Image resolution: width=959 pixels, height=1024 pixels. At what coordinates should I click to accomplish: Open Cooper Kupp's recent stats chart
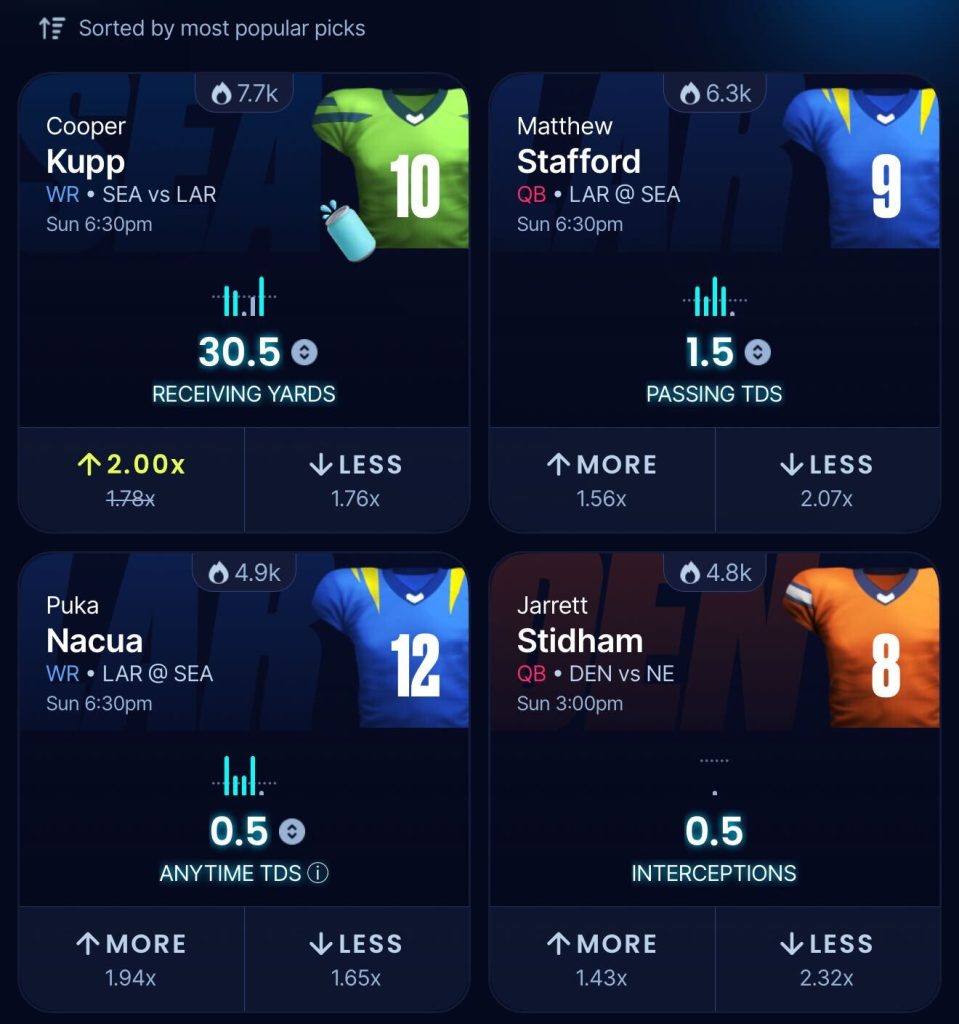(244, 297)
